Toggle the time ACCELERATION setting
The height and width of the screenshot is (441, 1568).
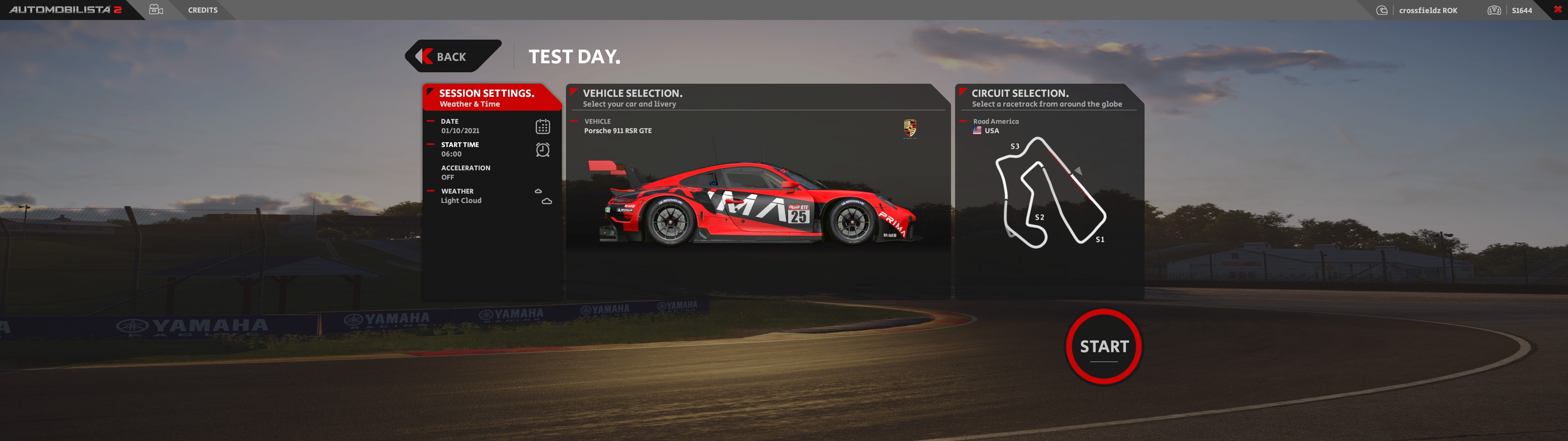[465, 172]
